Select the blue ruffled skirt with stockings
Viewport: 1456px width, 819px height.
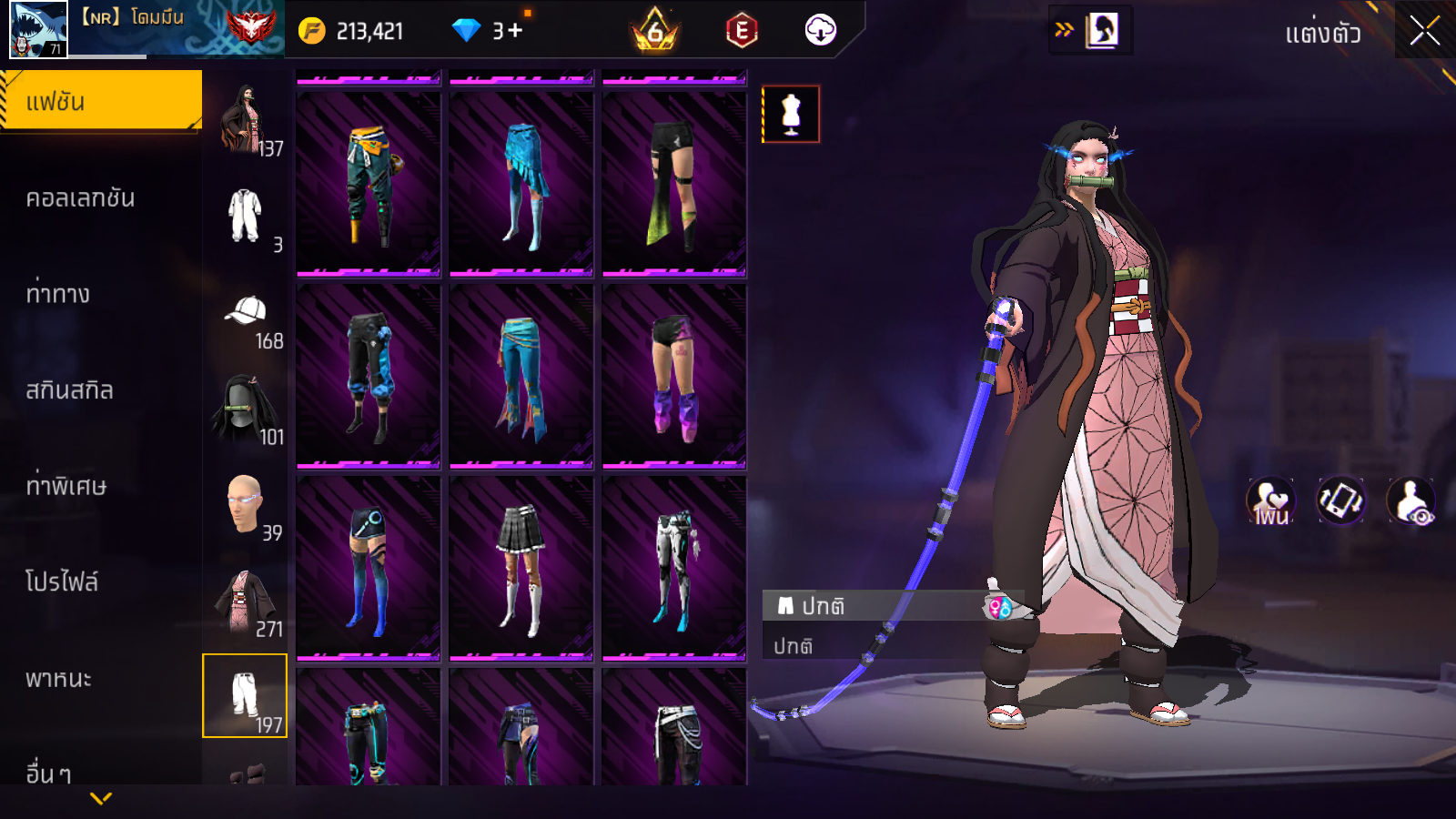tap(521, 183)
